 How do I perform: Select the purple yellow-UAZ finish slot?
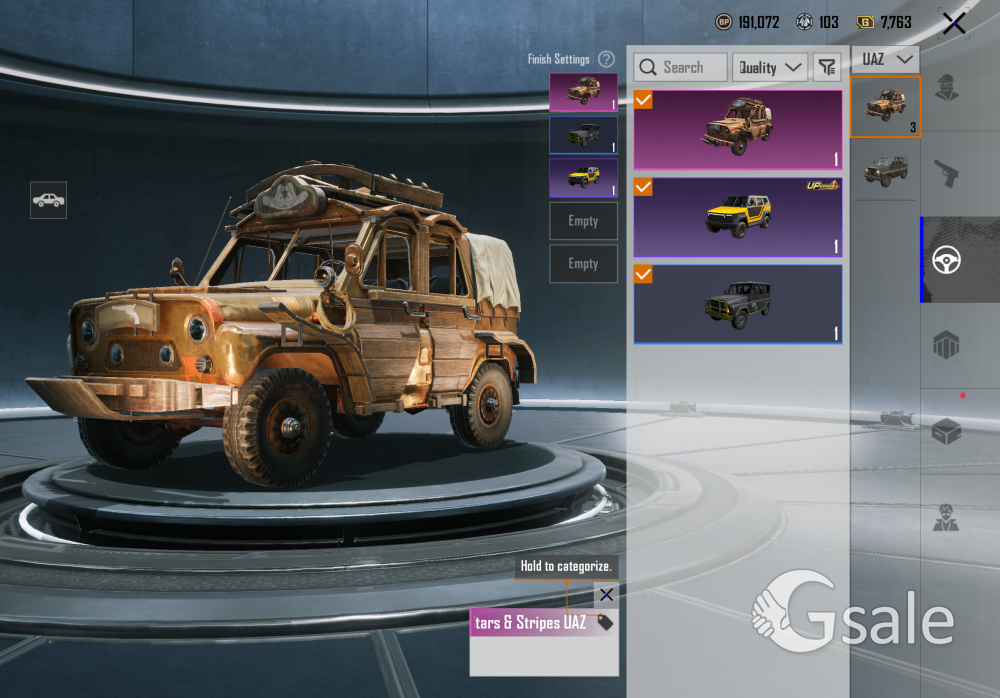point(583,177)
